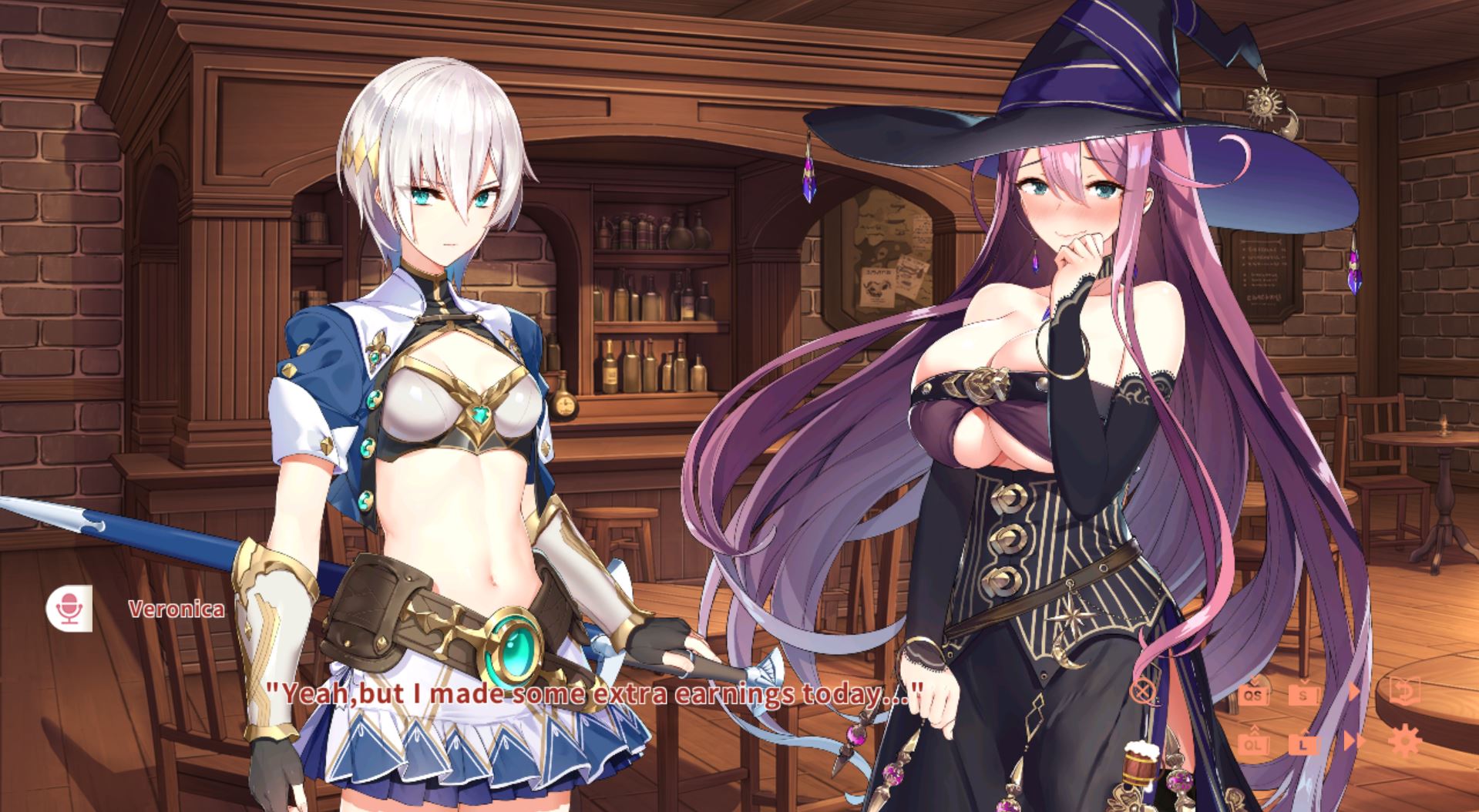Click the dialogue line about extra earnings
1479x812 pixels.
pos(593,693)
